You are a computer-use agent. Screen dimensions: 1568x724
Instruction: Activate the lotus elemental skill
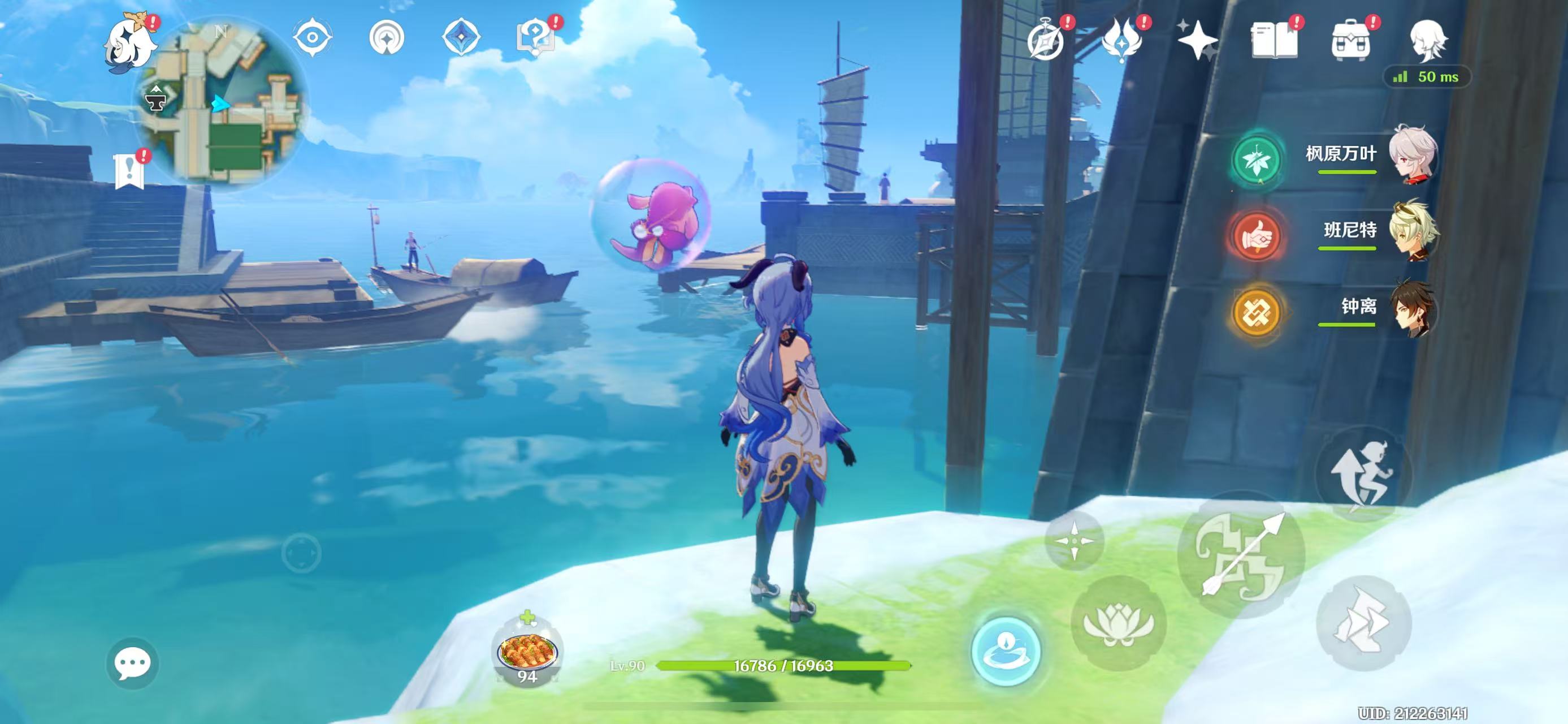pyautogui.click(x=1119, y=623)
